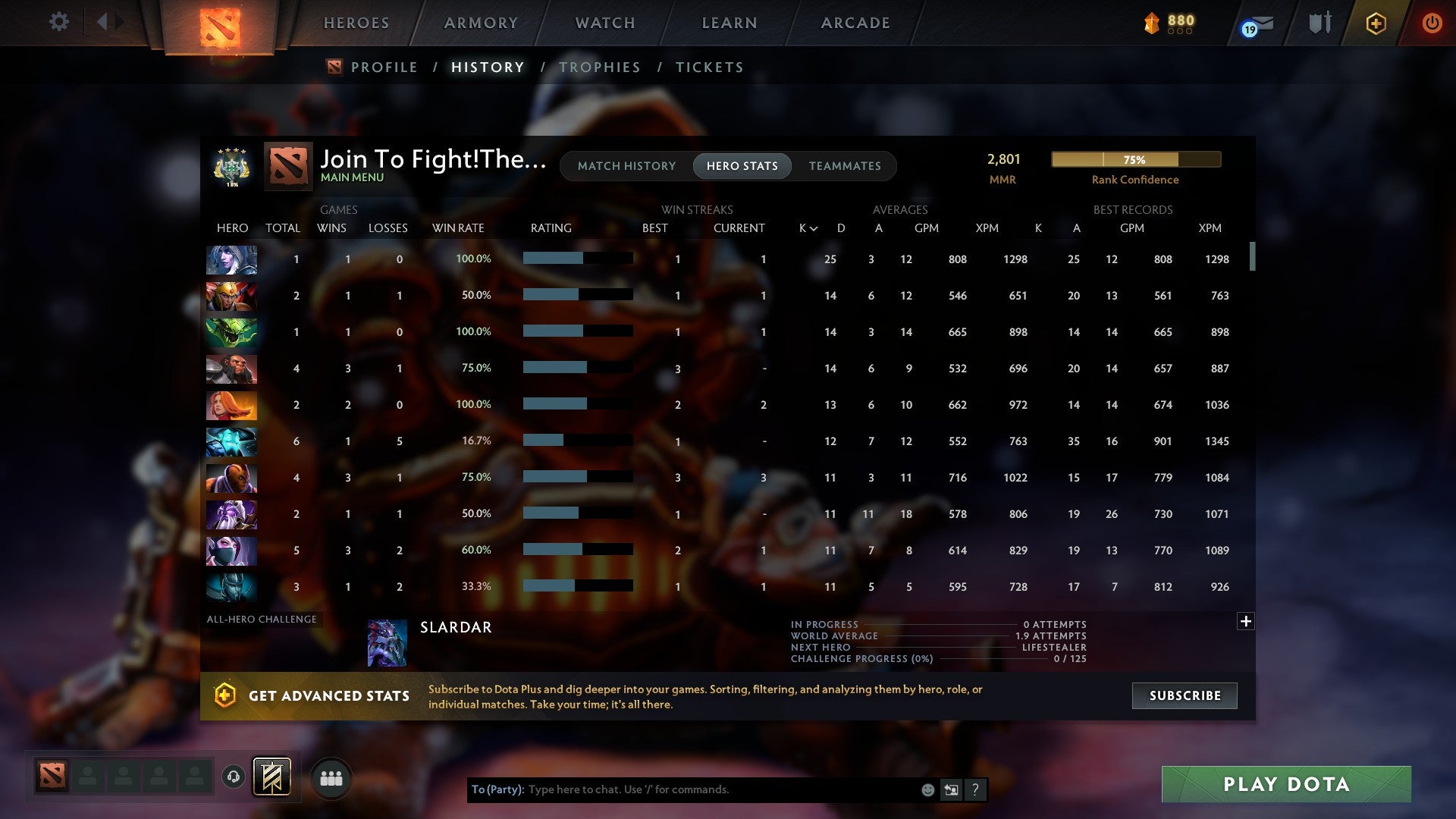
Task: Open the emoticon picker in the chat bar
Action: (927, 789)
